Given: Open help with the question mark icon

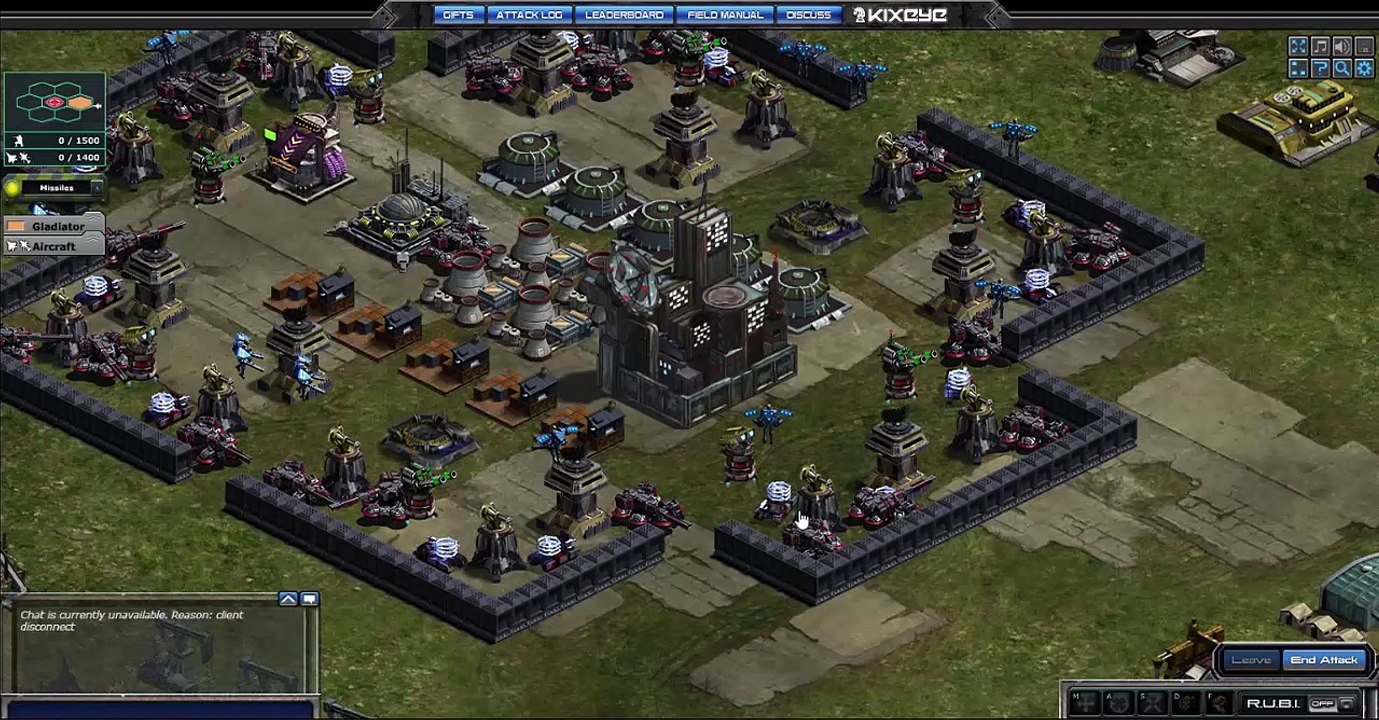Looking at the screenshot, I should click(x=1320, y=68).
